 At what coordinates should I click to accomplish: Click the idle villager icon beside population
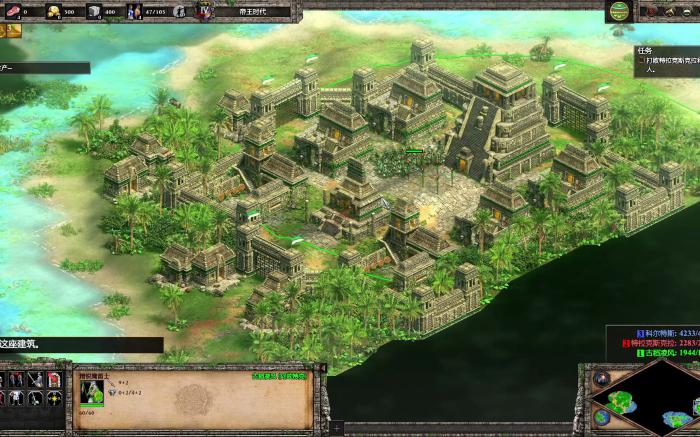[x=178, y=12]
